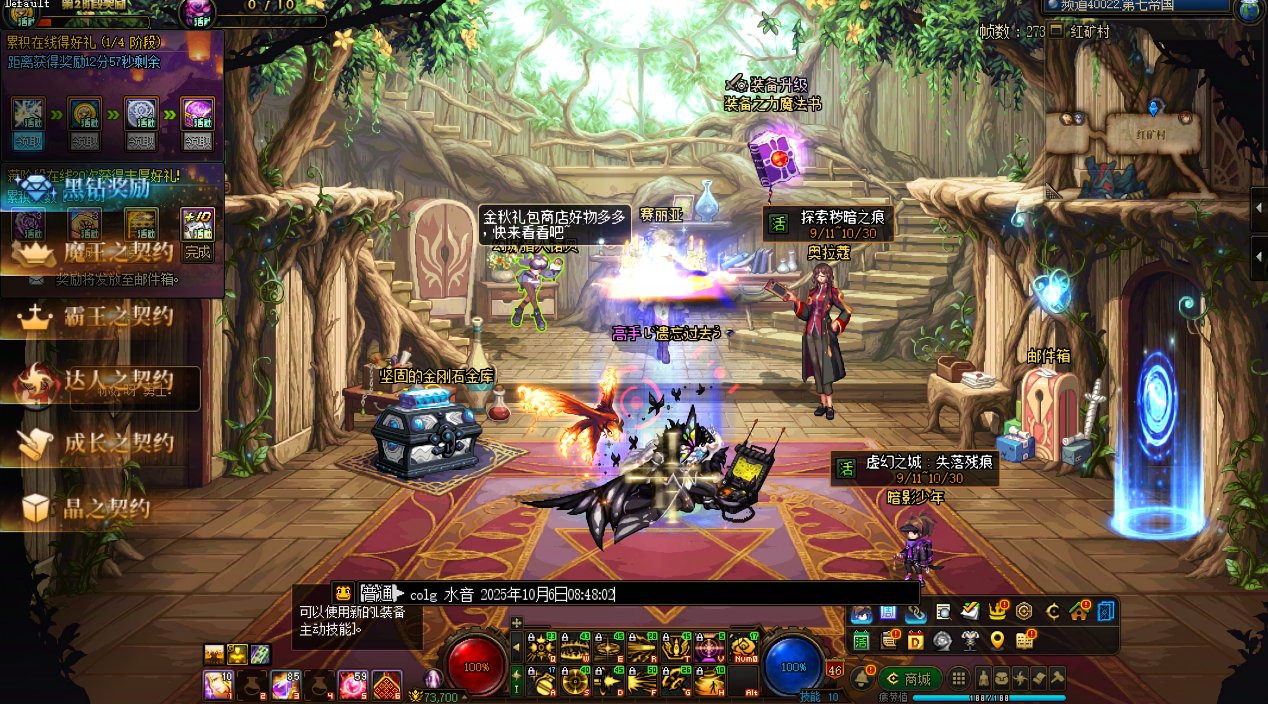
Task: Click the gold crown icon with alert
Action: pyautogui.click(x=997, y=611)
